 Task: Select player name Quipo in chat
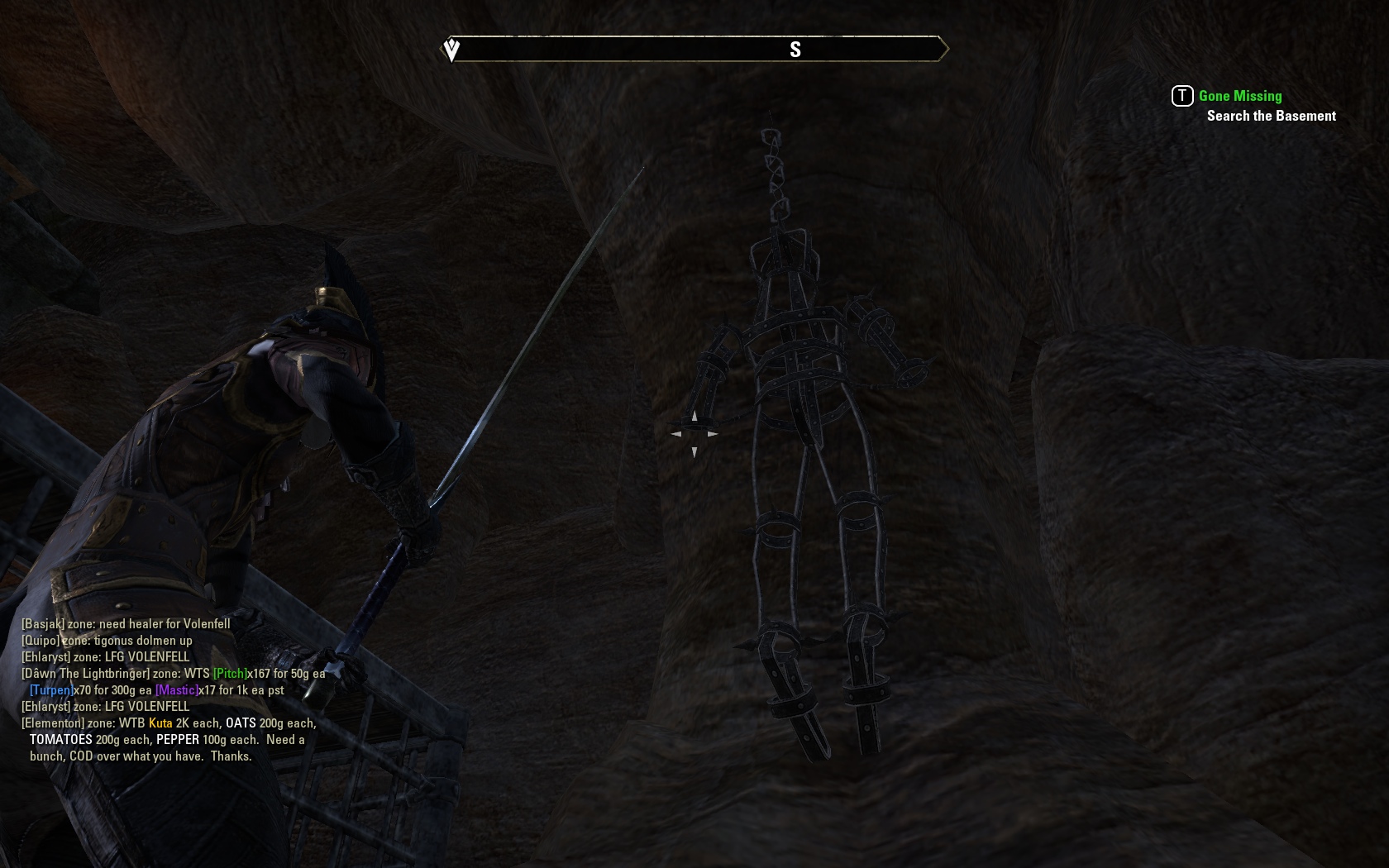coord(41,641)
